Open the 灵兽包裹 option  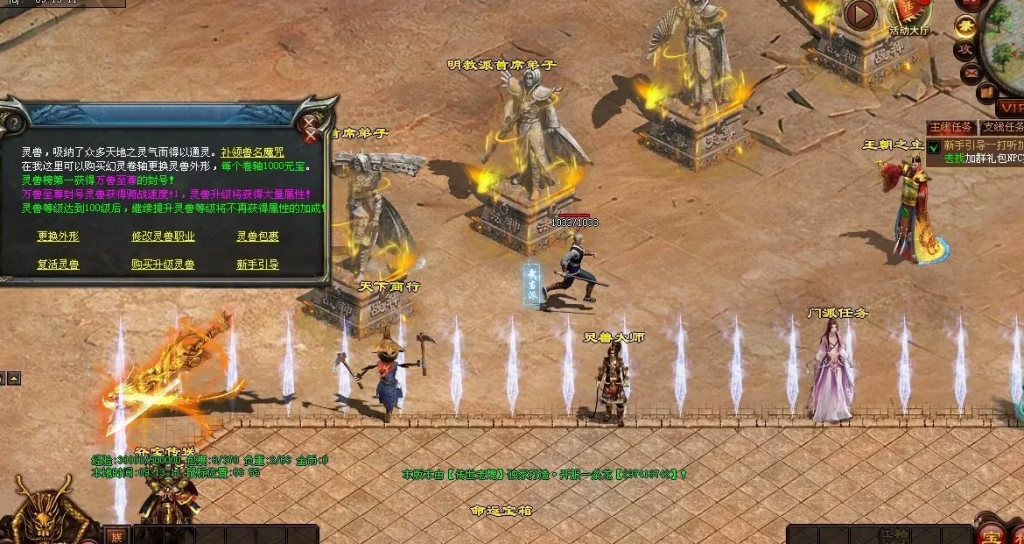[257, 237]
